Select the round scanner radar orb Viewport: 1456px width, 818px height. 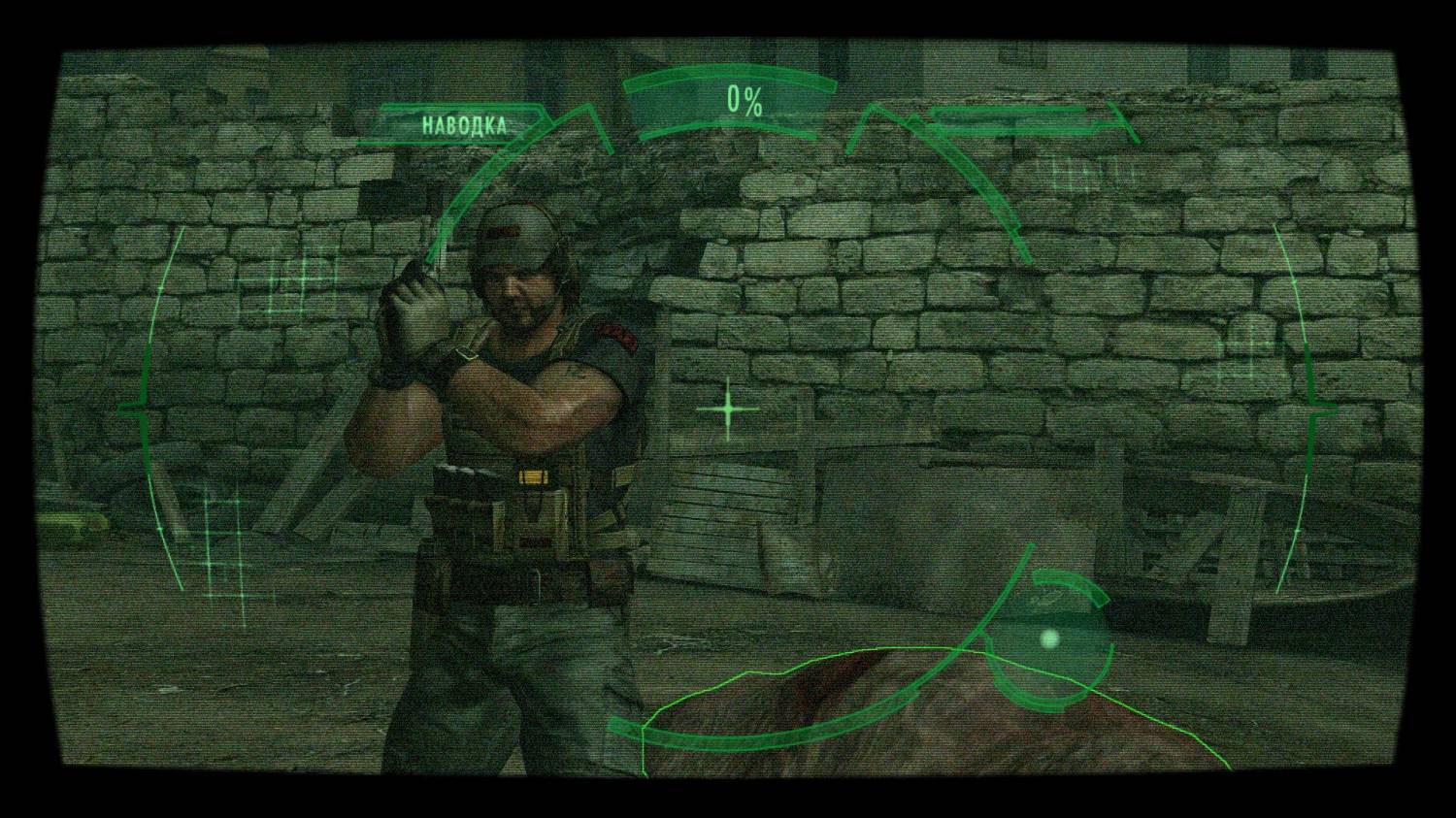[x=1048, y=638]
